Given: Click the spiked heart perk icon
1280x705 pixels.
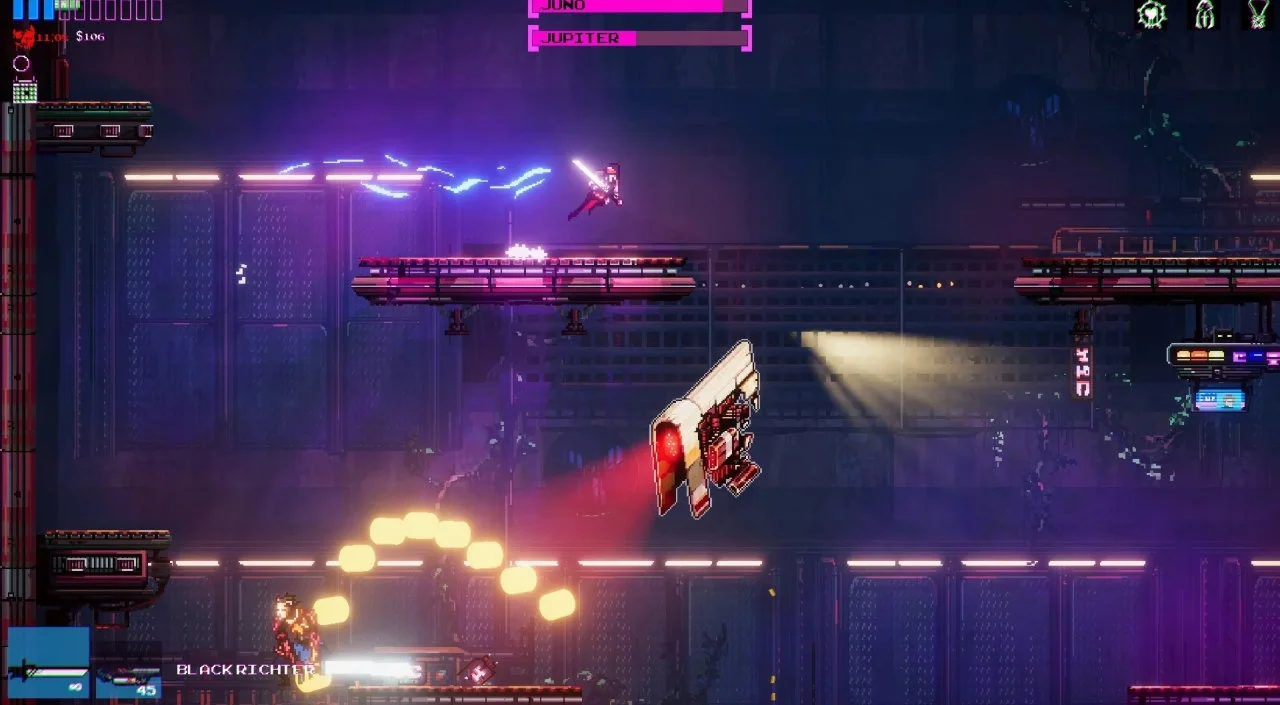Looking at the screenshot, I should coord(1152,14).
